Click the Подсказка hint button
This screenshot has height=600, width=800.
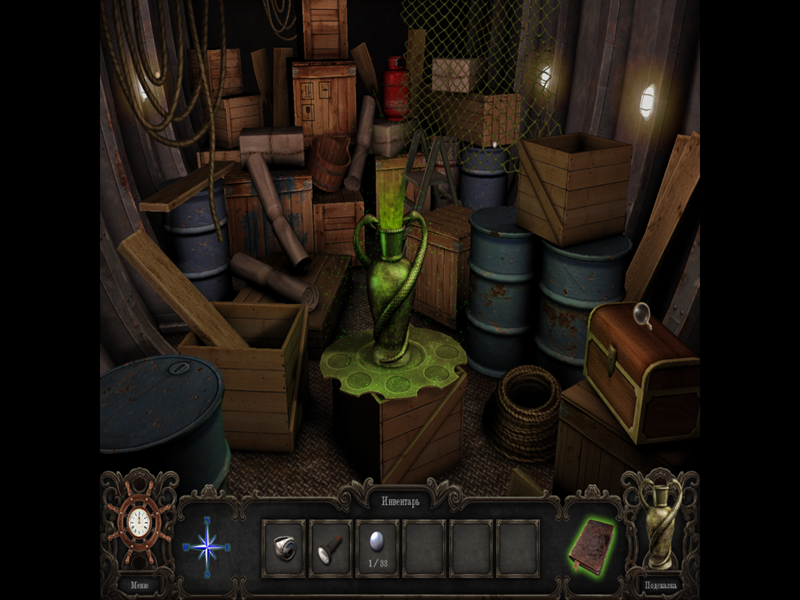(x=660, y=585)
